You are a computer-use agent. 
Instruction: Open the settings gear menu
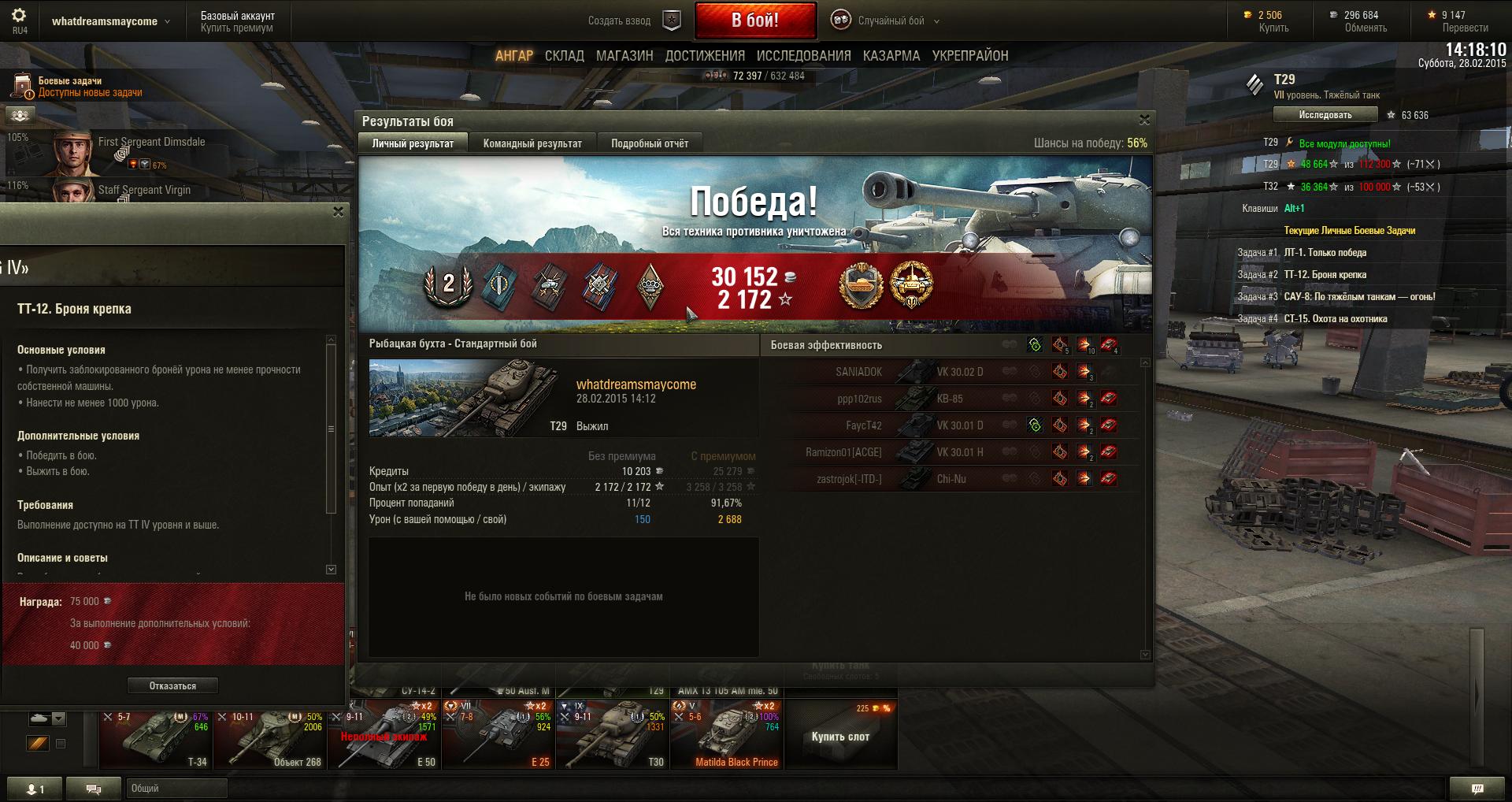(19, 16)
